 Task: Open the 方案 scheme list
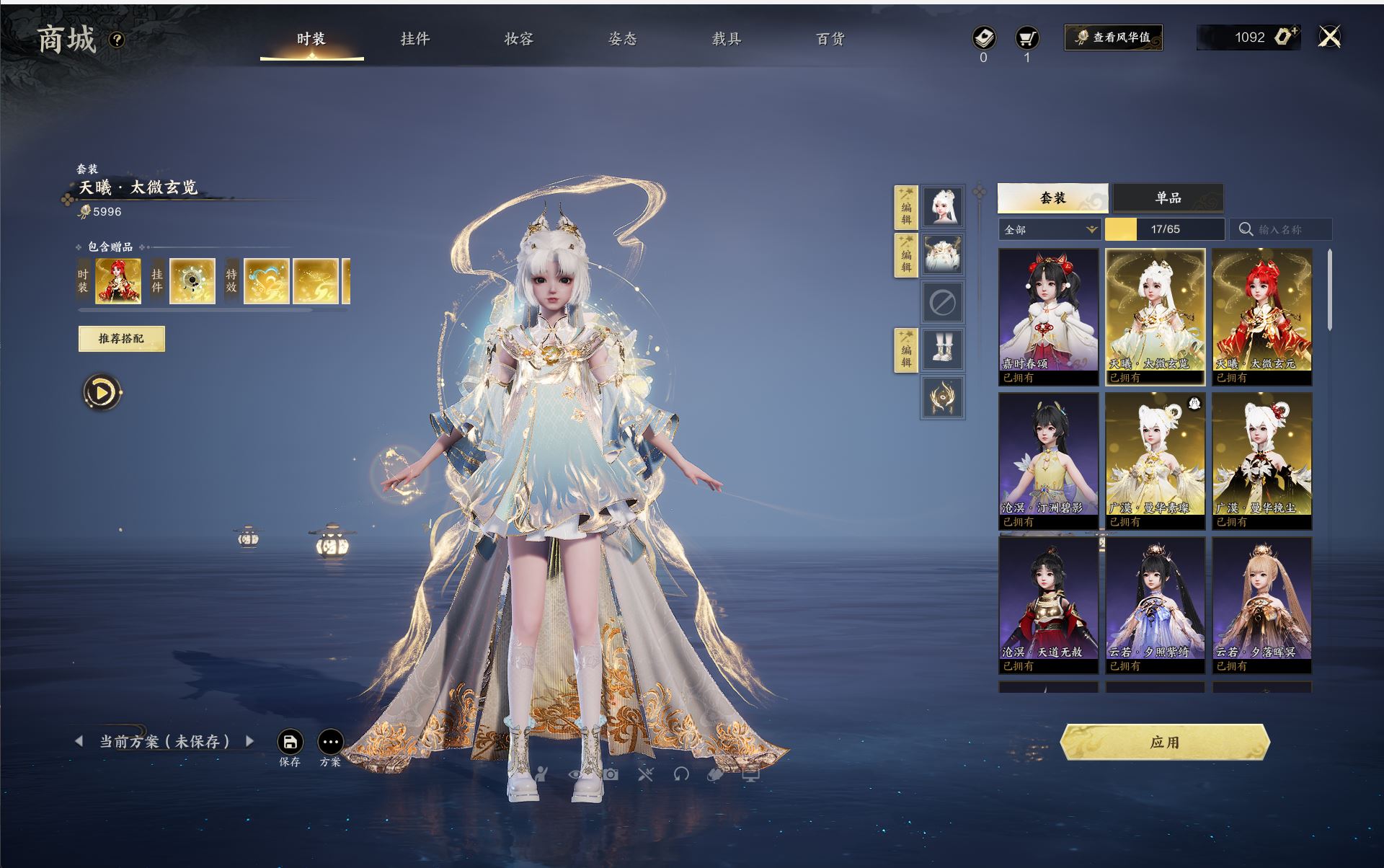331,743
